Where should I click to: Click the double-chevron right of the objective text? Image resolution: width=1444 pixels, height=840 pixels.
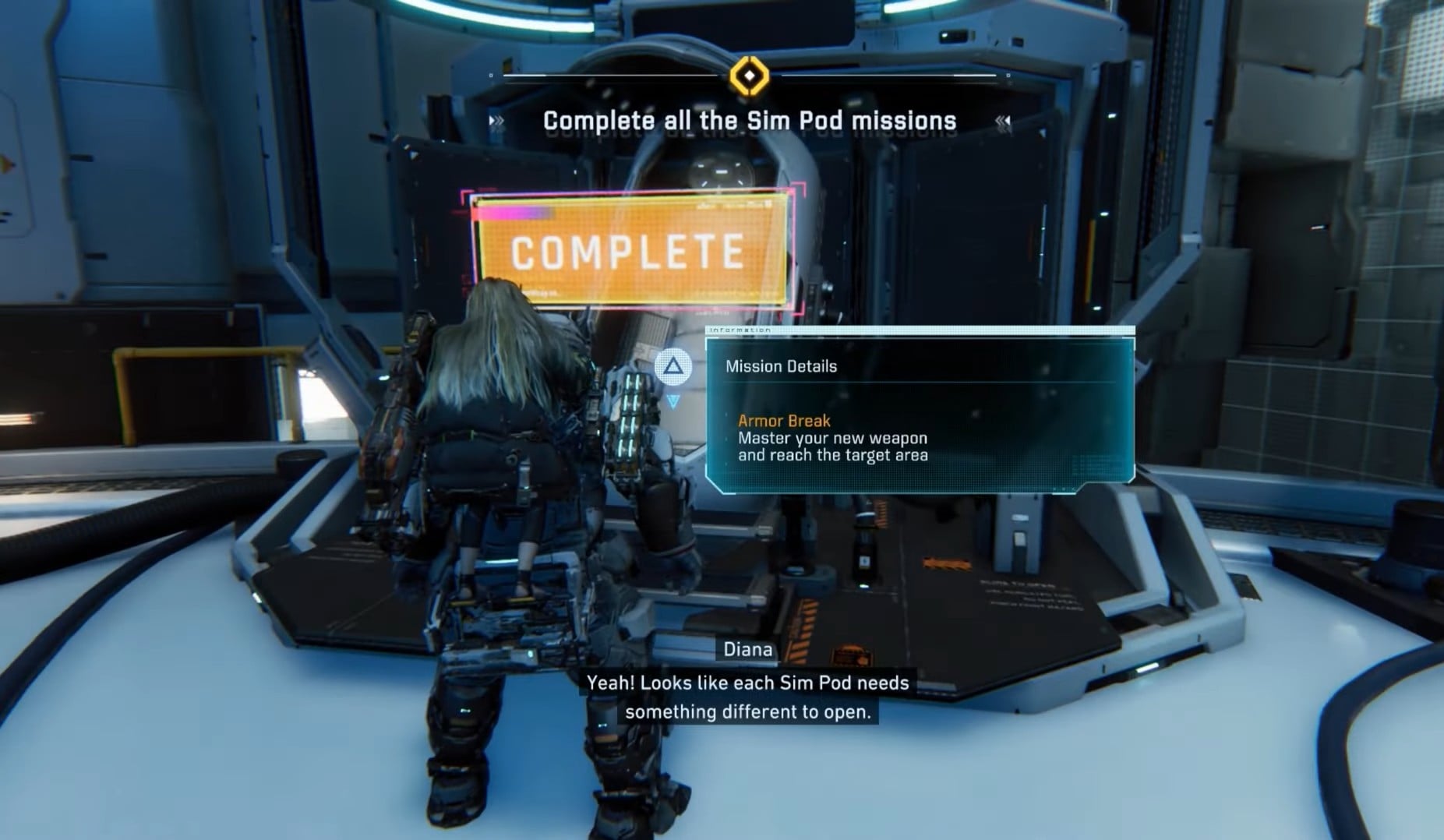tap(1002, 122)
